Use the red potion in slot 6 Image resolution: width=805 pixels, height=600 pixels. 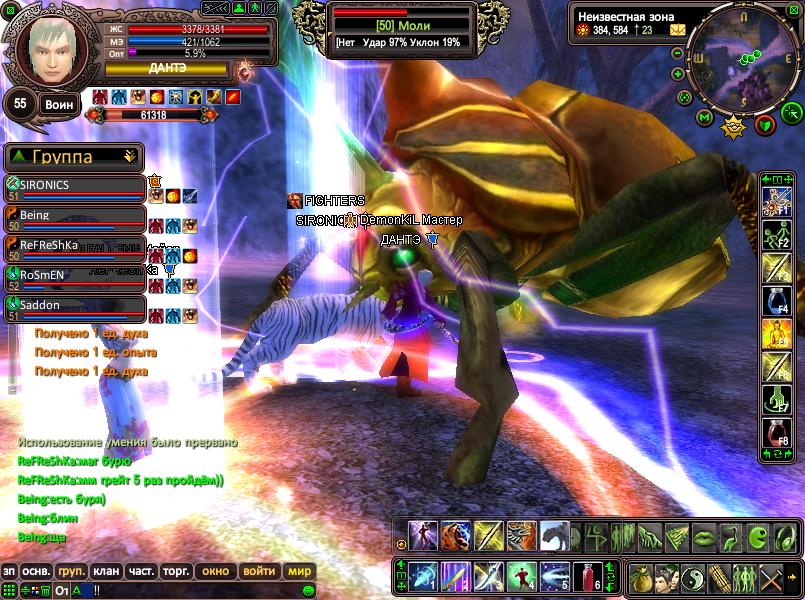click(x=590, y=576)
